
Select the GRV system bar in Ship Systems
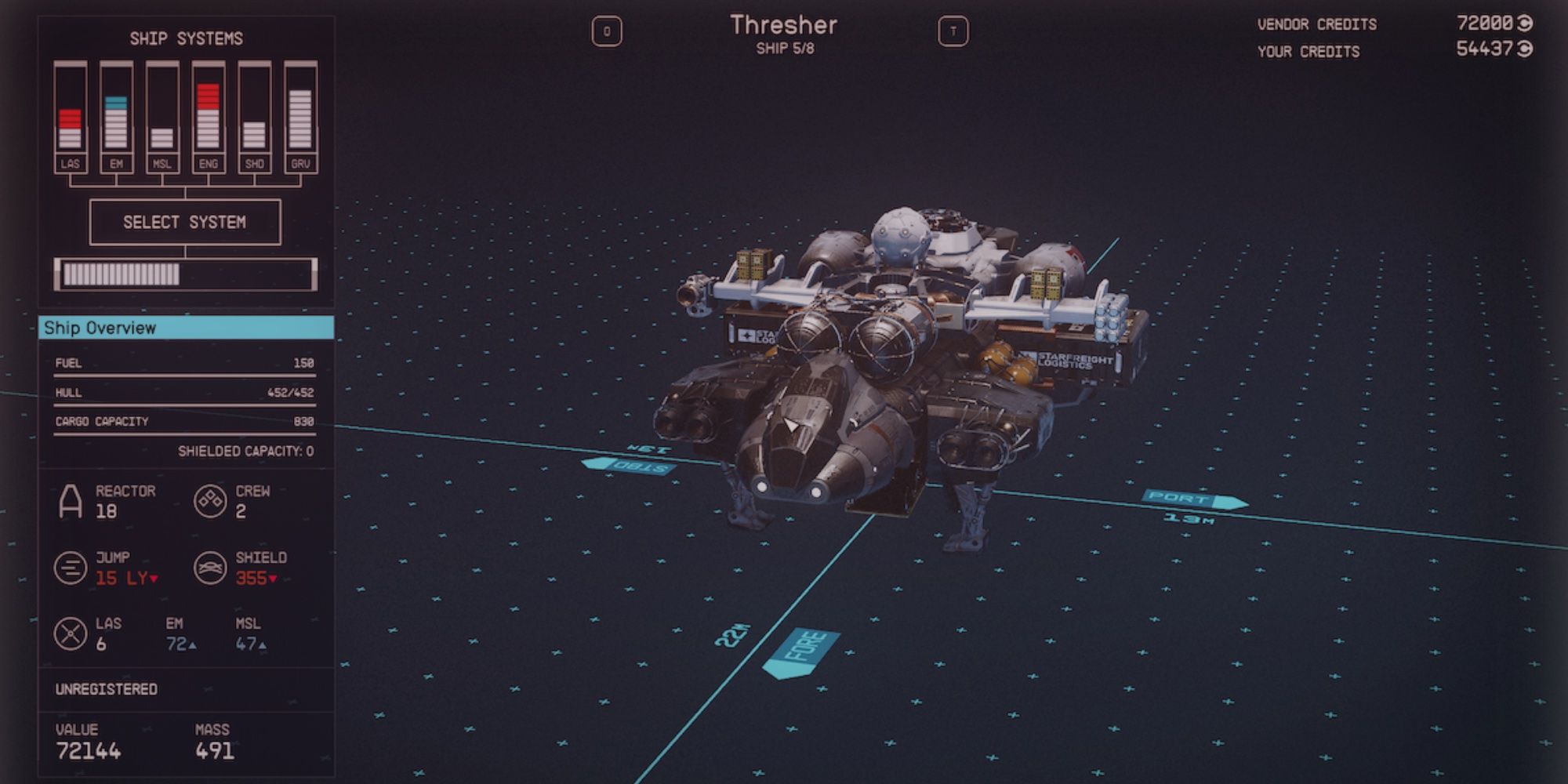click(299, 118)
